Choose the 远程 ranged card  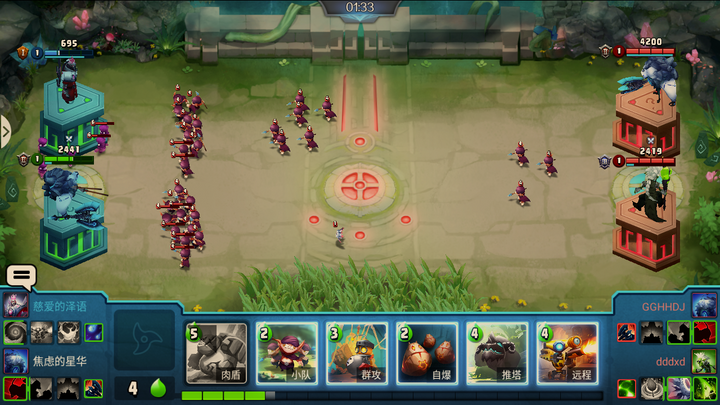click(x=567, y=353)
